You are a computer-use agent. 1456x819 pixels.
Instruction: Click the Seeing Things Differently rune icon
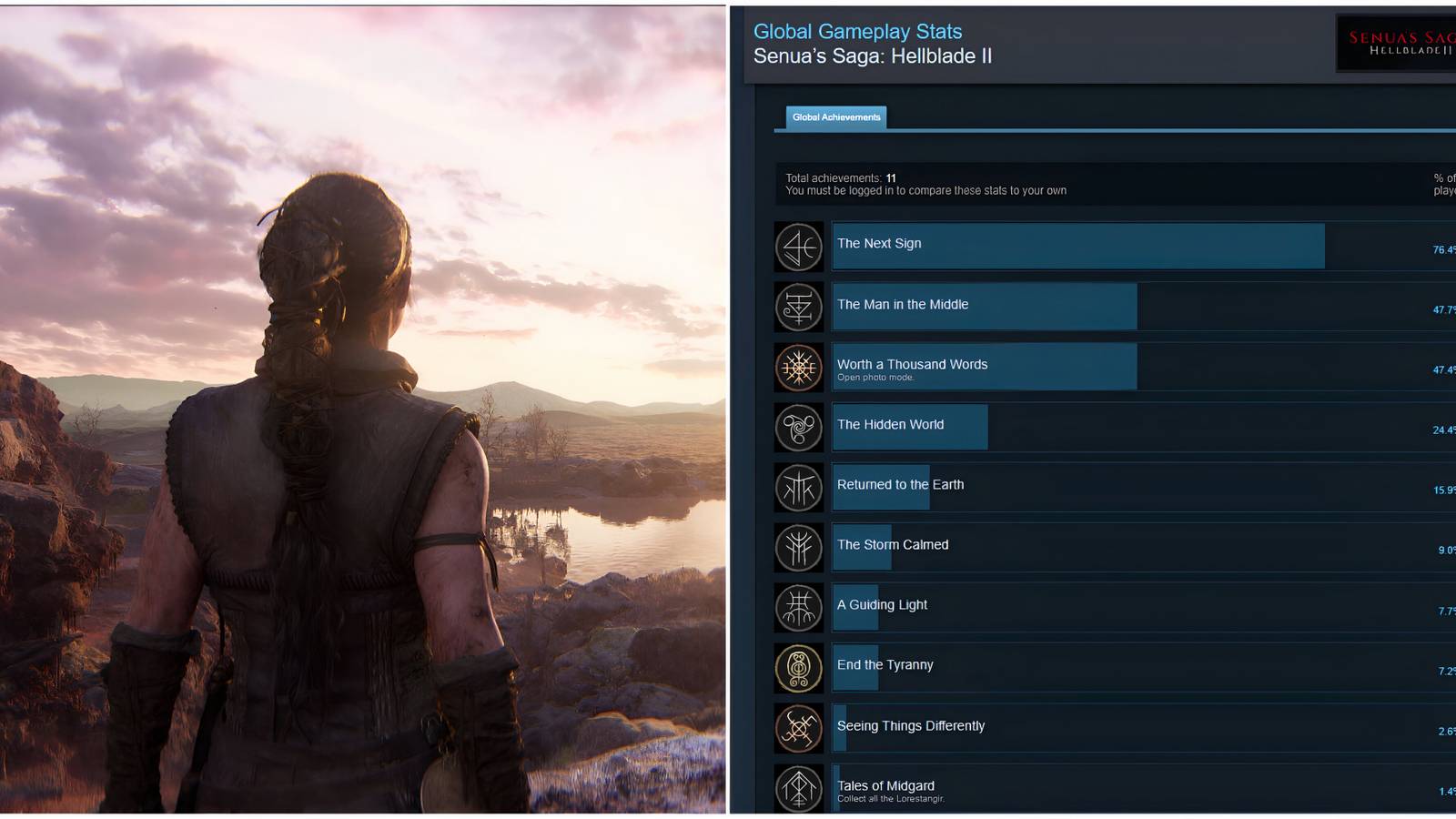pyautogui.click(x=798, y=727)
